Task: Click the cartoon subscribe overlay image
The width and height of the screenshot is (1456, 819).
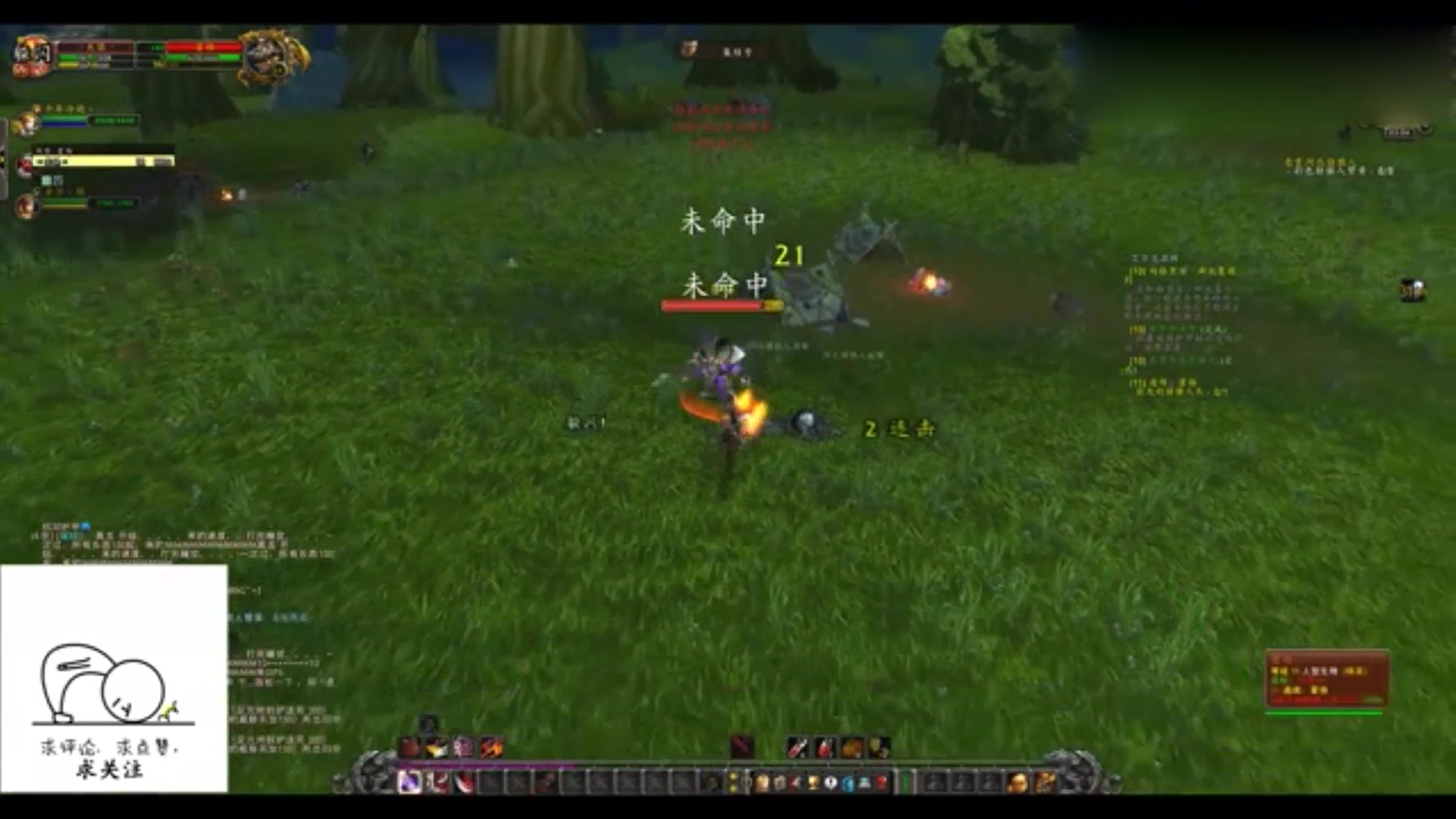Action: pyautogui.click(x=114, y=679)
